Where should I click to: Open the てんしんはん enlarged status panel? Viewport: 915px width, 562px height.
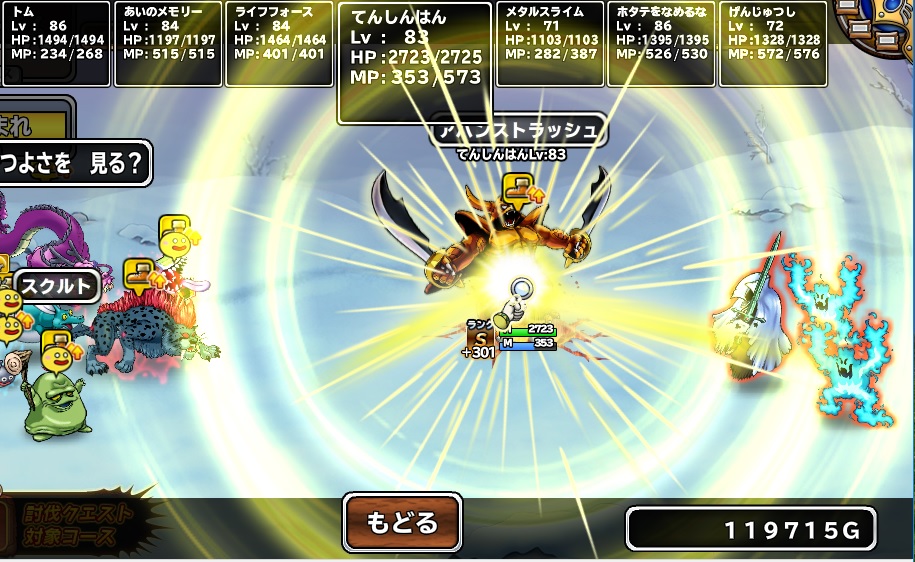tap(415, 62)
